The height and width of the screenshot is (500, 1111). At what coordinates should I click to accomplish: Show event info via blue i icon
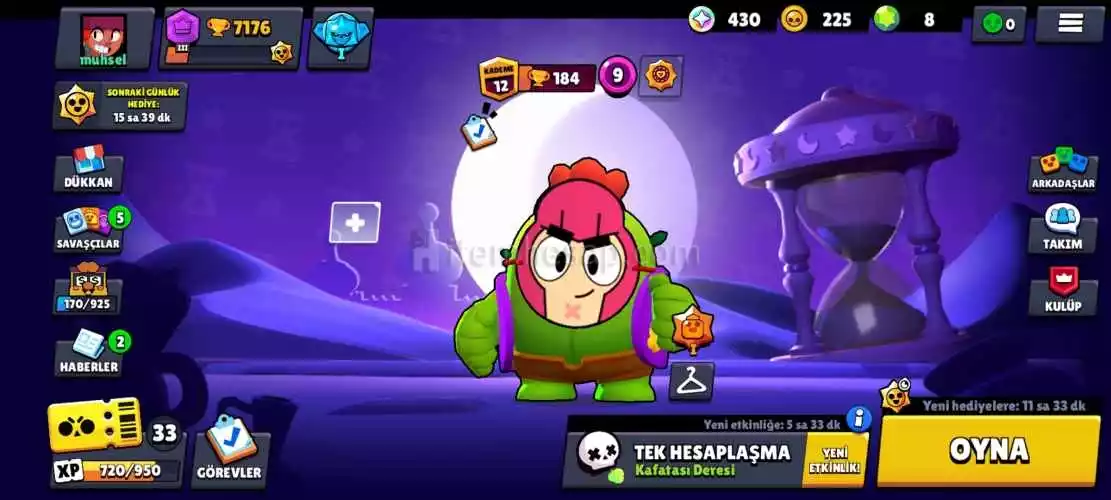(858, 418)
